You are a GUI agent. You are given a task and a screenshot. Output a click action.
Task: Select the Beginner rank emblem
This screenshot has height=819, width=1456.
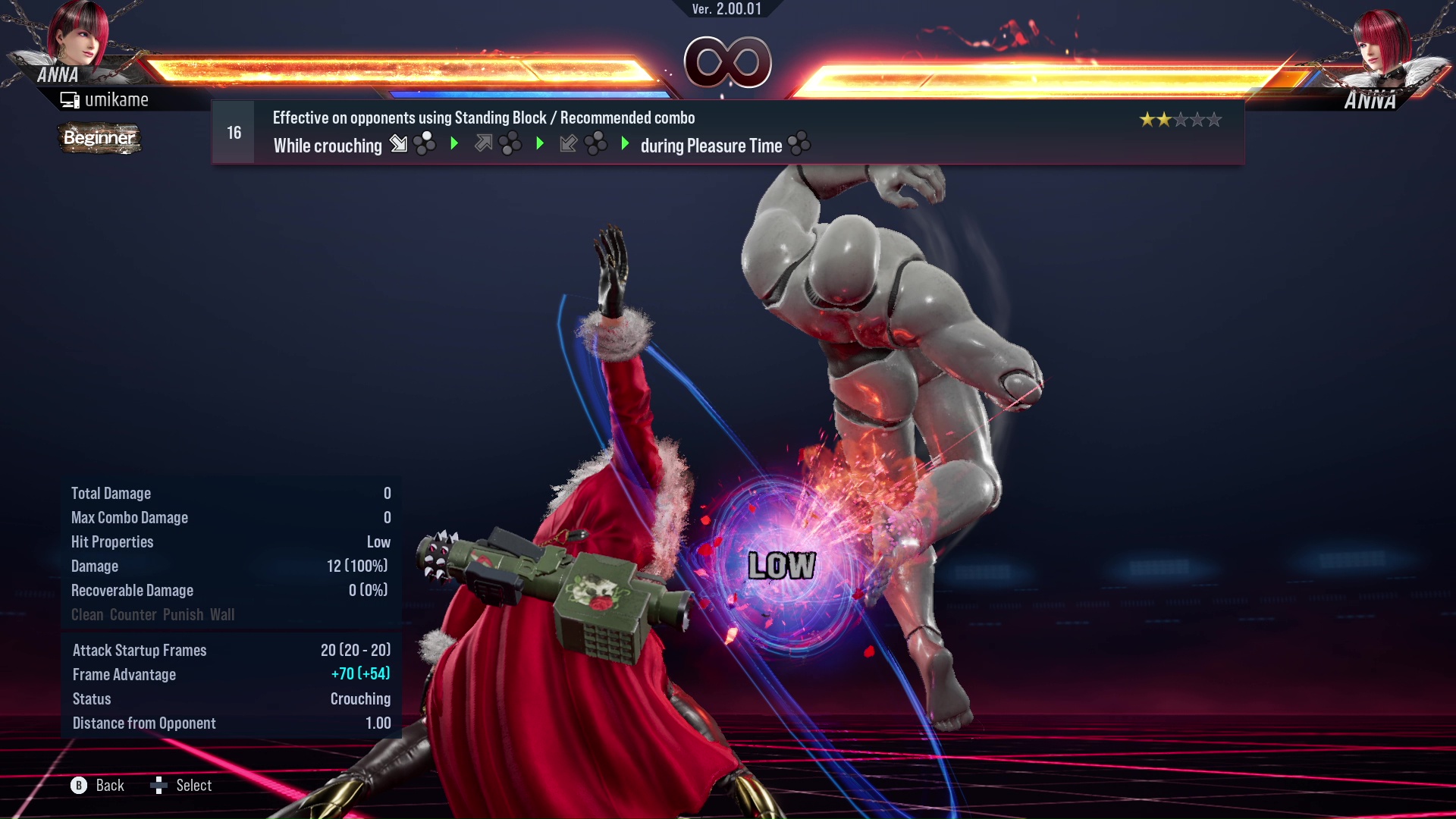99,139
